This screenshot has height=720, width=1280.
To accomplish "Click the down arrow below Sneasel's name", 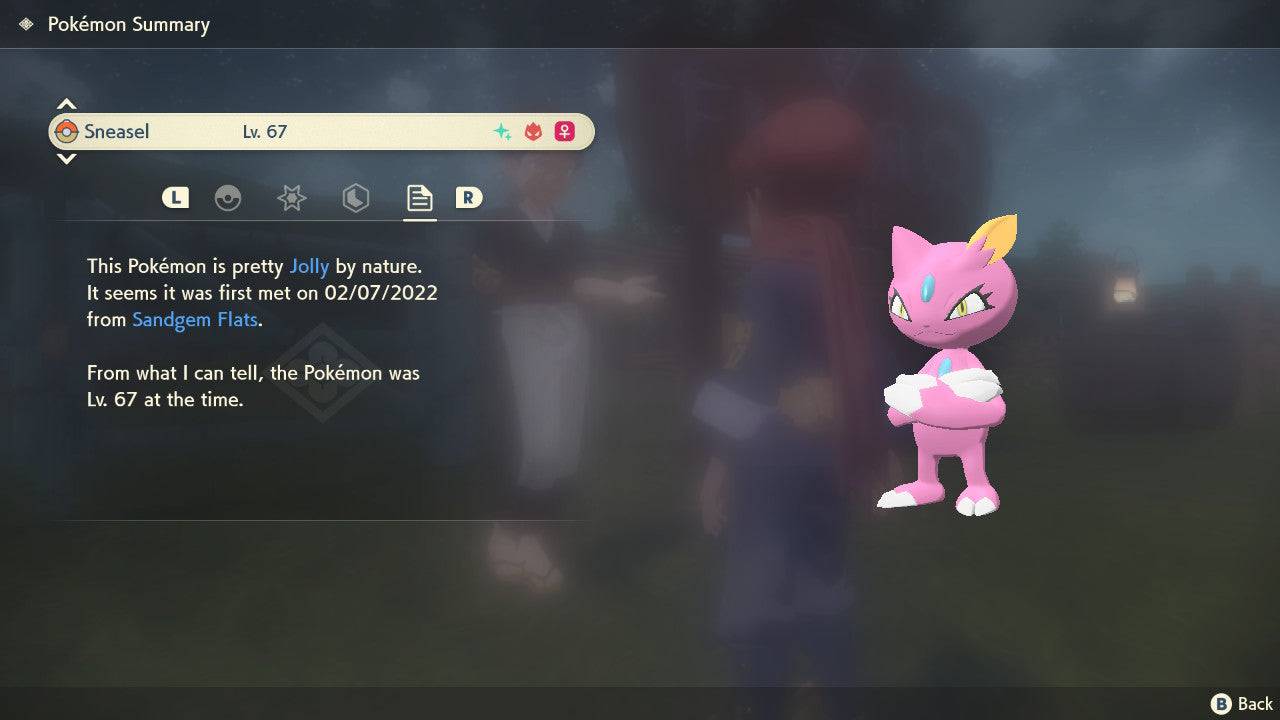I will 66,159.
